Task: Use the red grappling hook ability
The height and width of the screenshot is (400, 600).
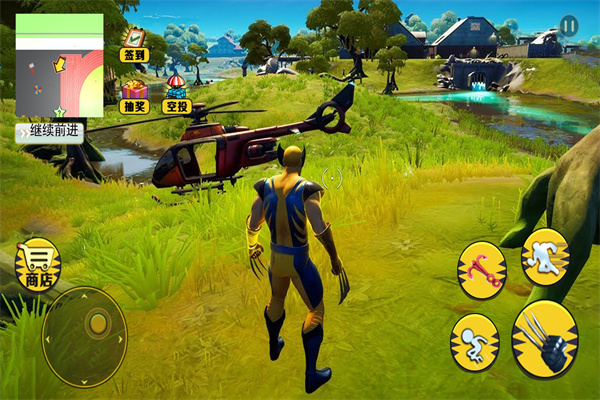Action: pyautogui.click(x=481, y=268)
